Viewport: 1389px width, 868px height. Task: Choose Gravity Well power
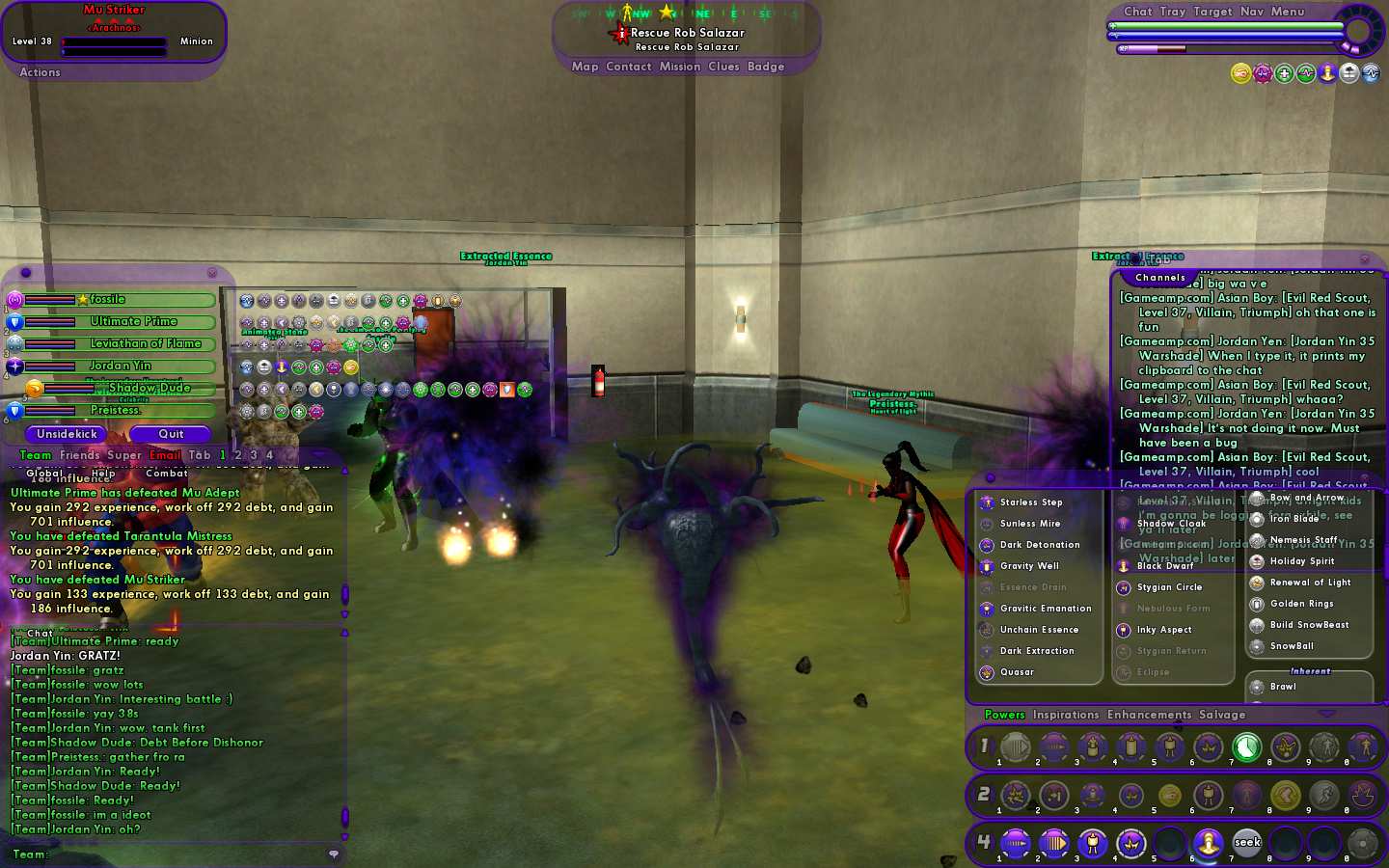[1028, 566]
